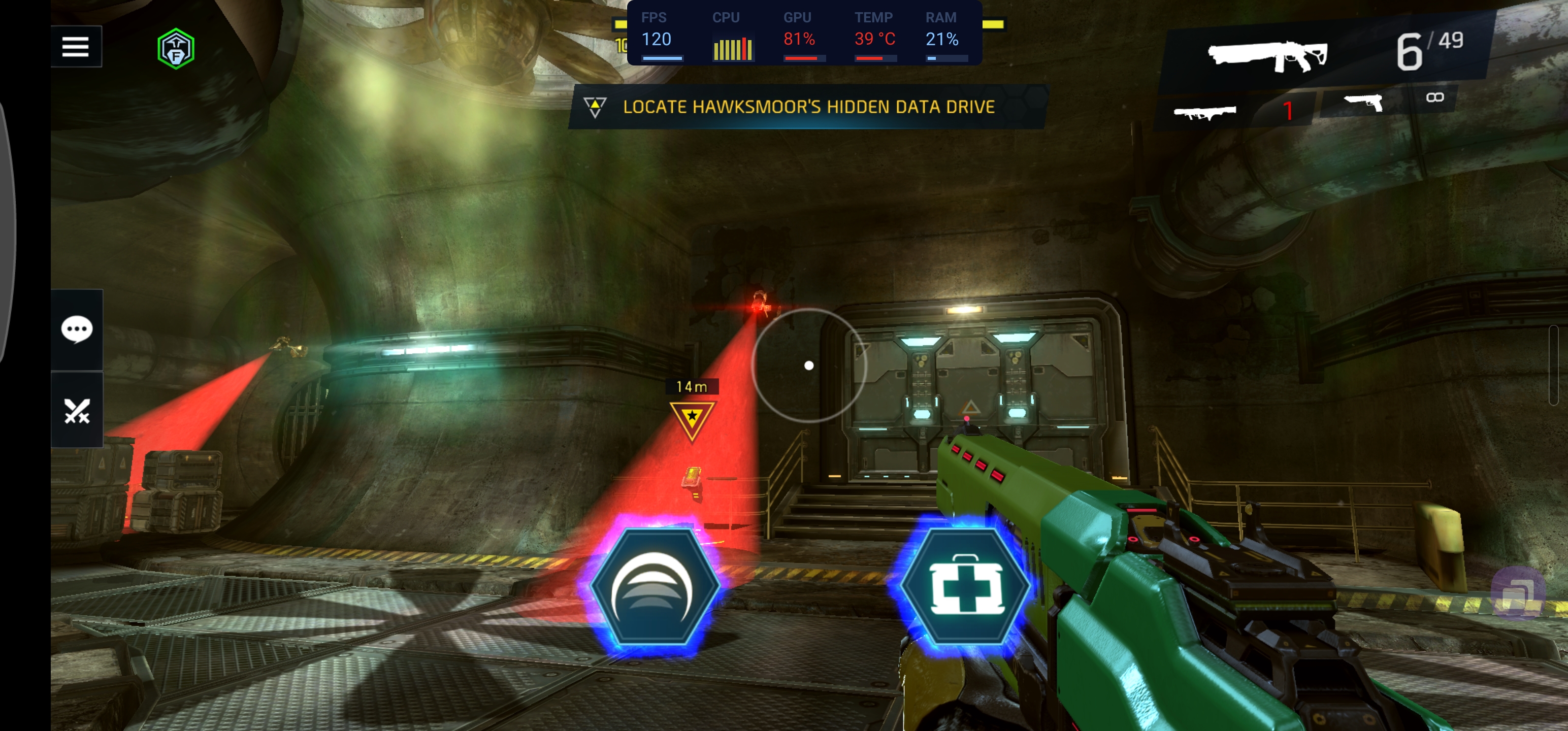
Task: Switch to the secondary rifle slot
Action: click(x=1205, y=113)
